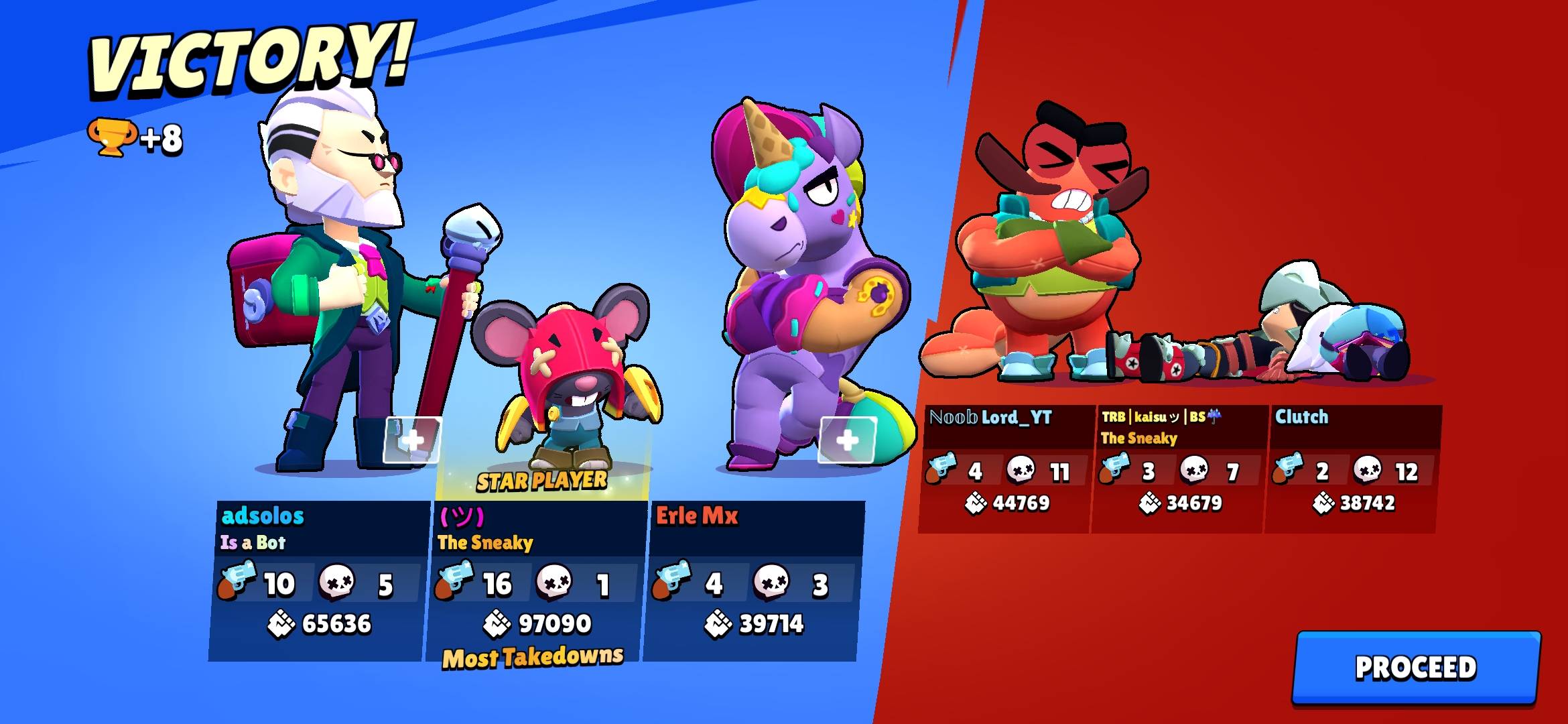Open adsolos player card
This screenshot has width=1568, height=724.
point(318,580)
